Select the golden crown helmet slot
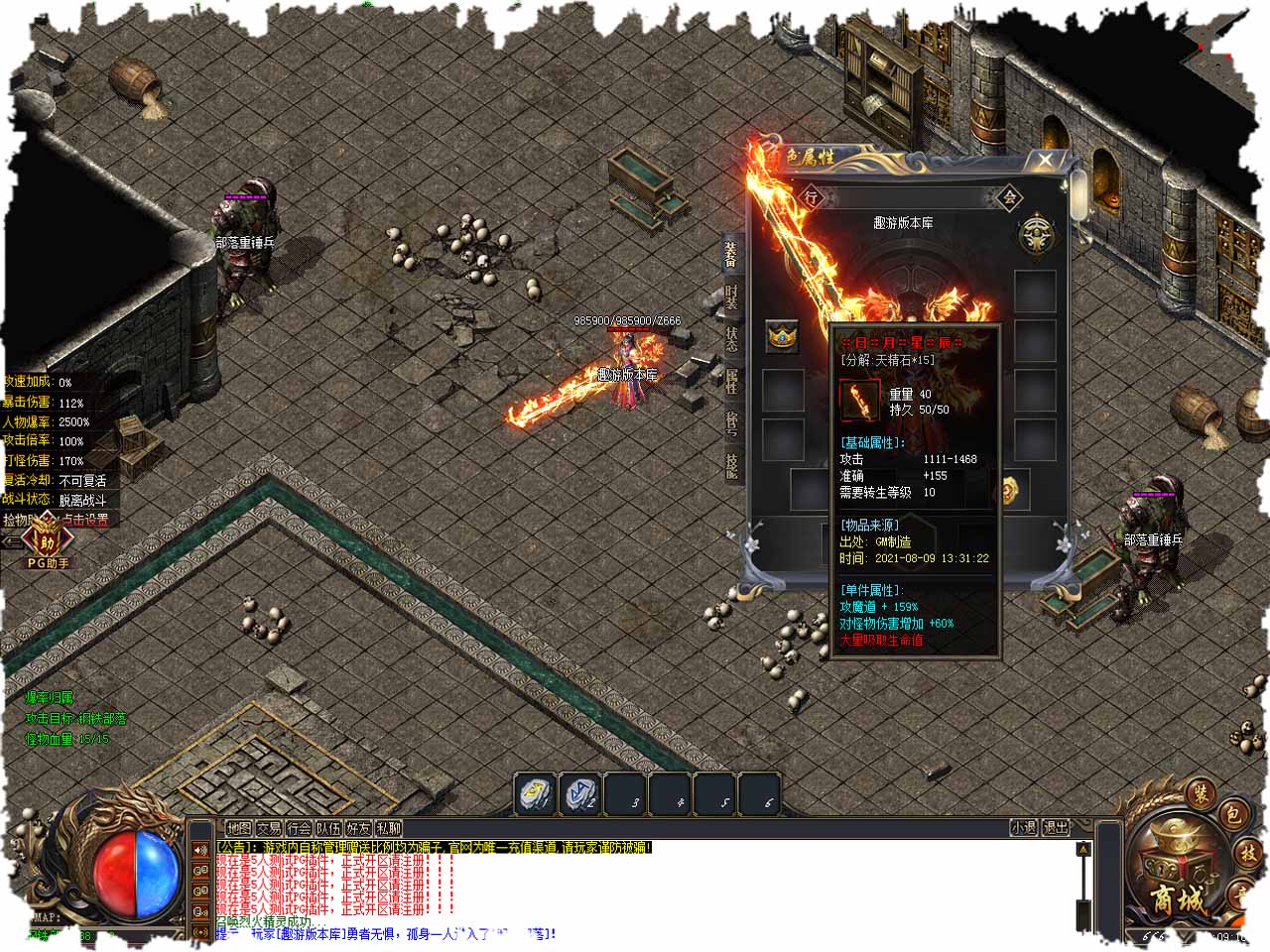The width and height of the screenshot is (1270, 952). pos(782,337)
